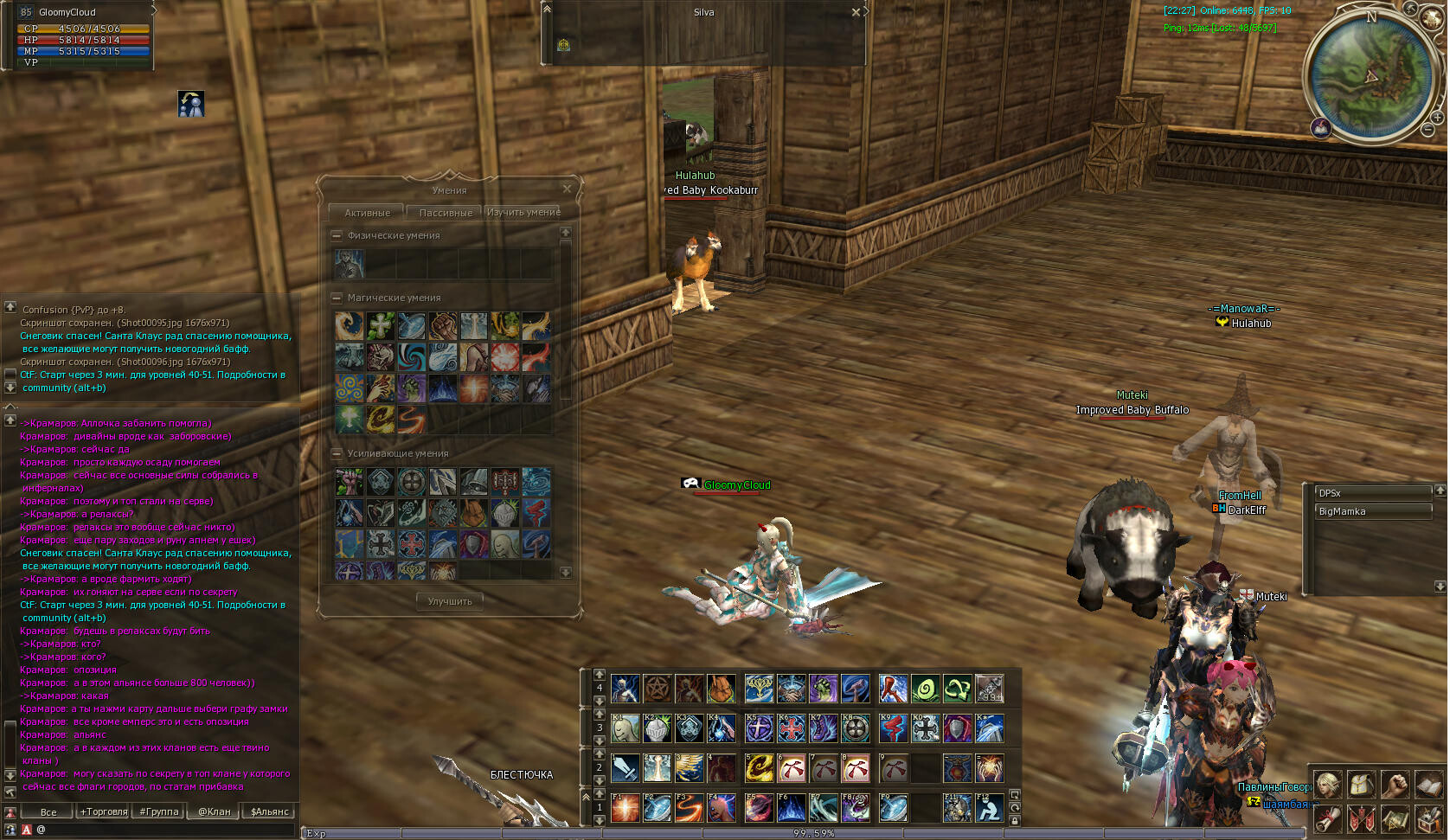Zoom in the minimap with plus button
The image size is (1450, 840).
point(1437,118)
